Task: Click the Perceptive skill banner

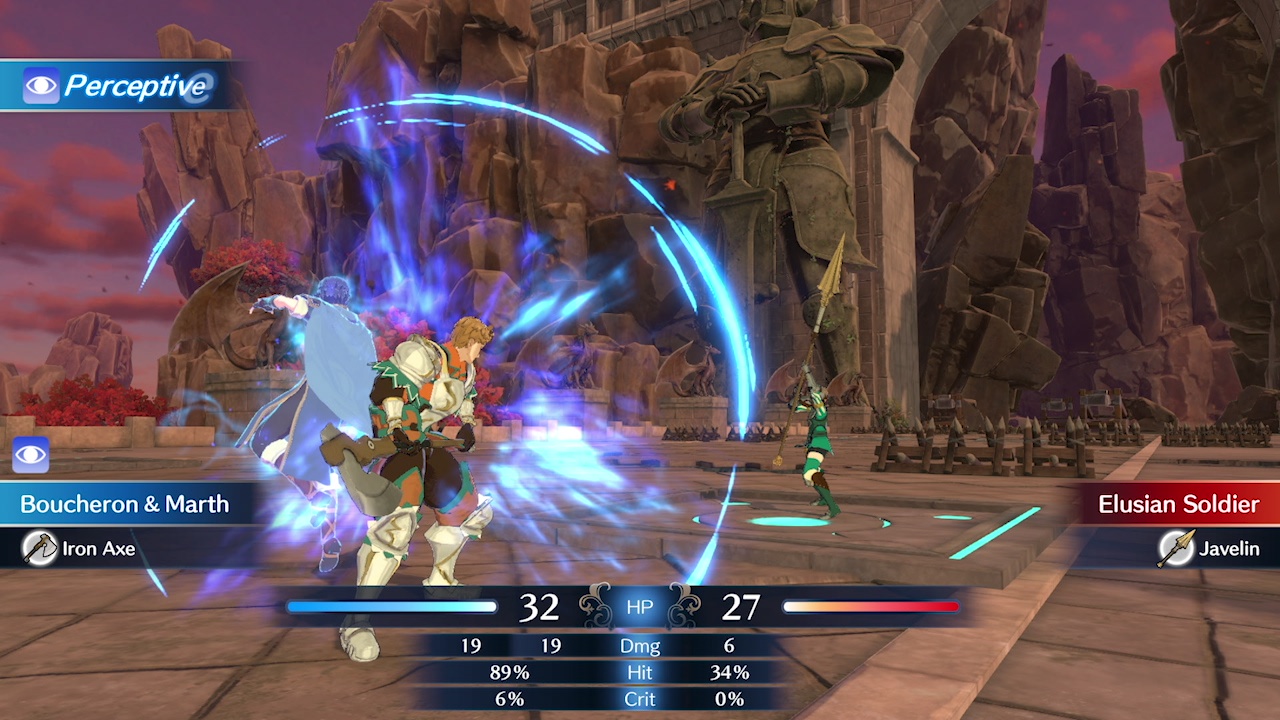Action: tap(118, 86)
